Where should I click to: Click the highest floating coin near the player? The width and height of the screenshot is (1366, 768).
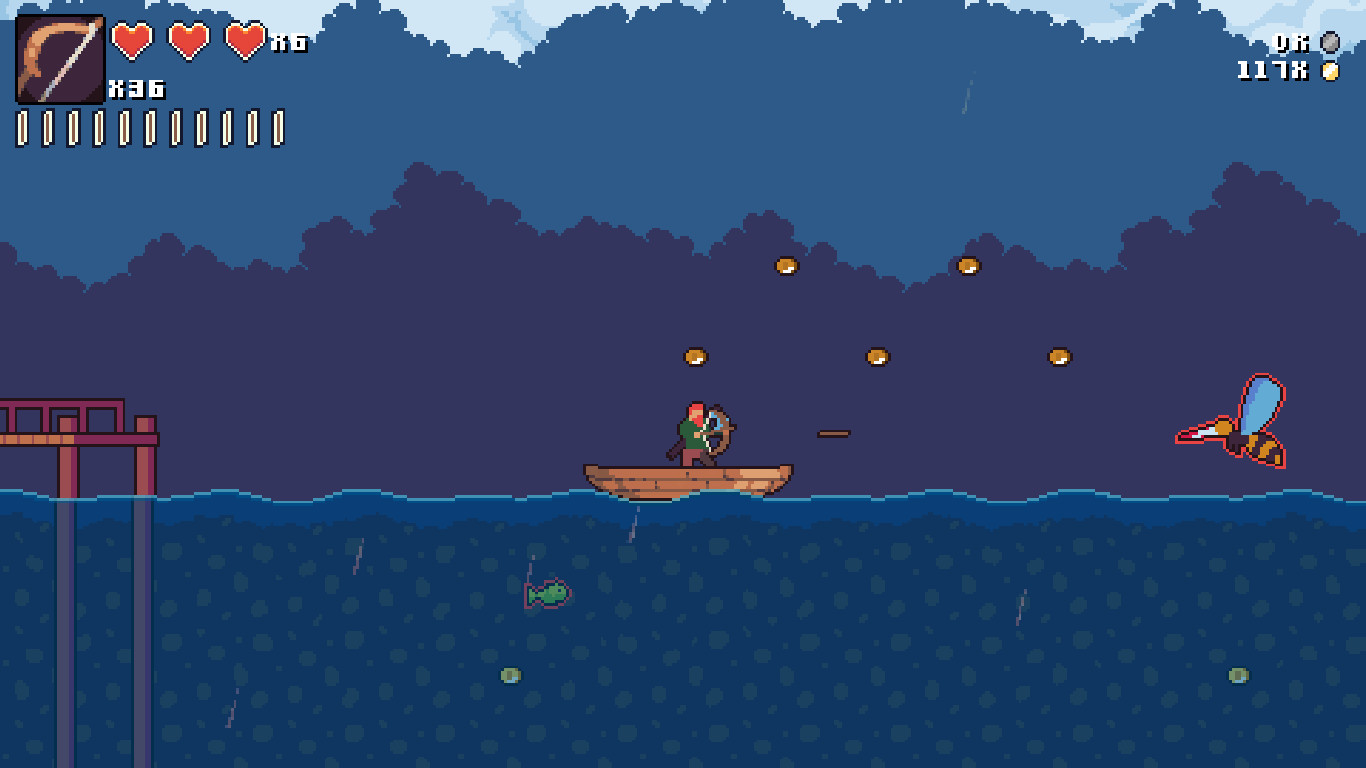[787, 267]
